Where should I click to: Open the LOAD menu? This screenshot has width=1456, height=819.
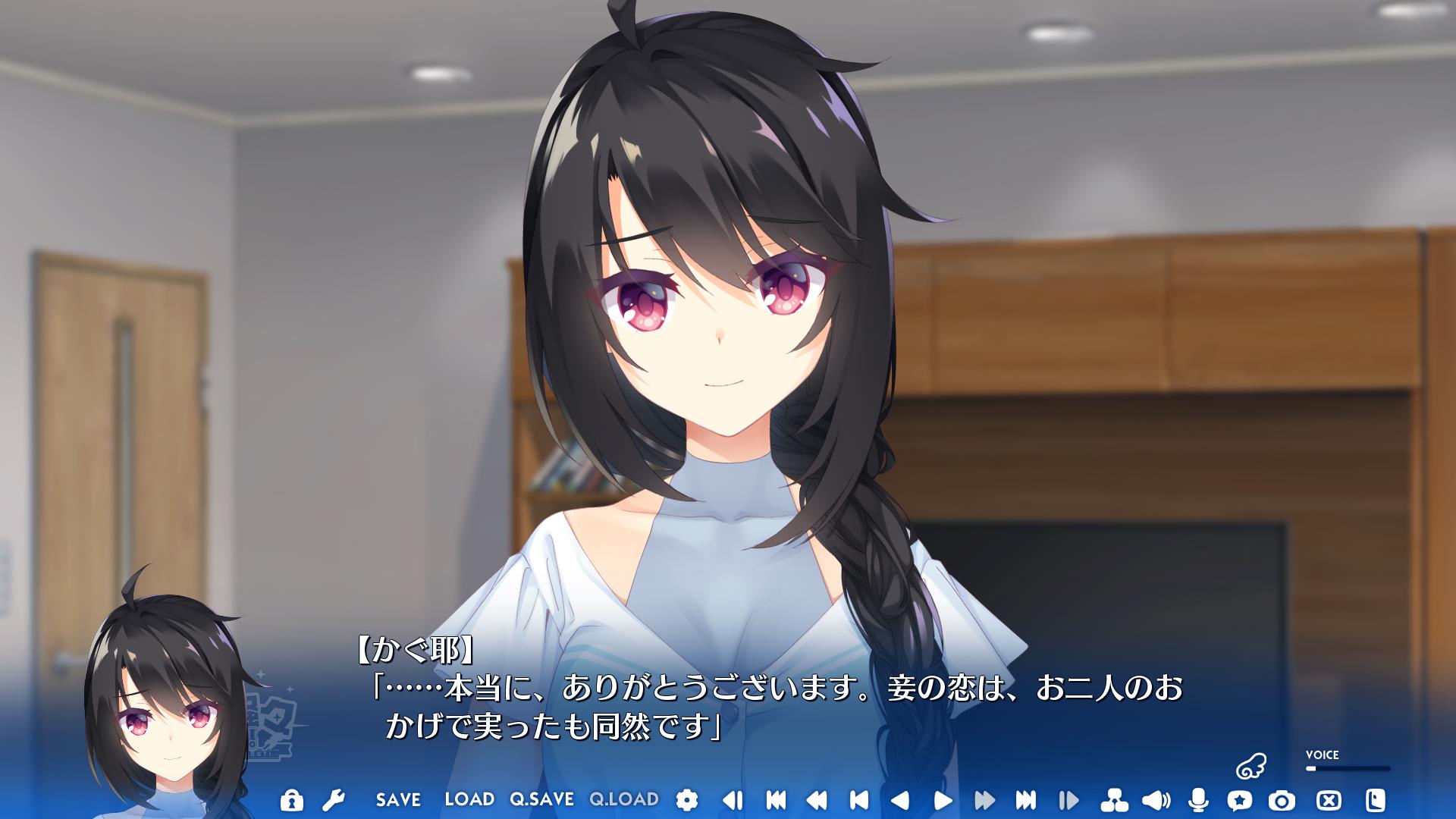click(469, 799)
